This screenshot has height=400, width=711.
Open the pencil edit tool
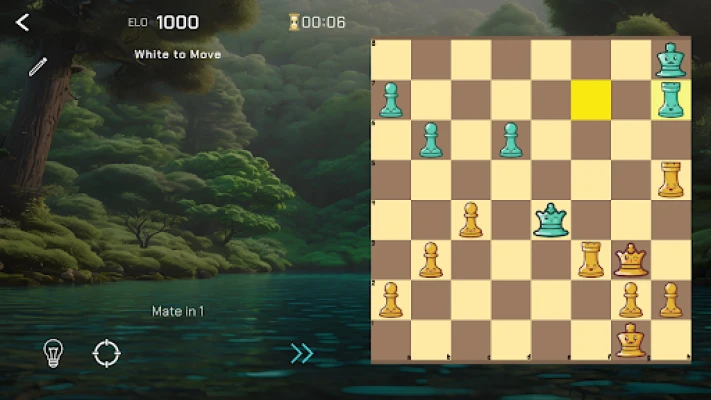37,67
